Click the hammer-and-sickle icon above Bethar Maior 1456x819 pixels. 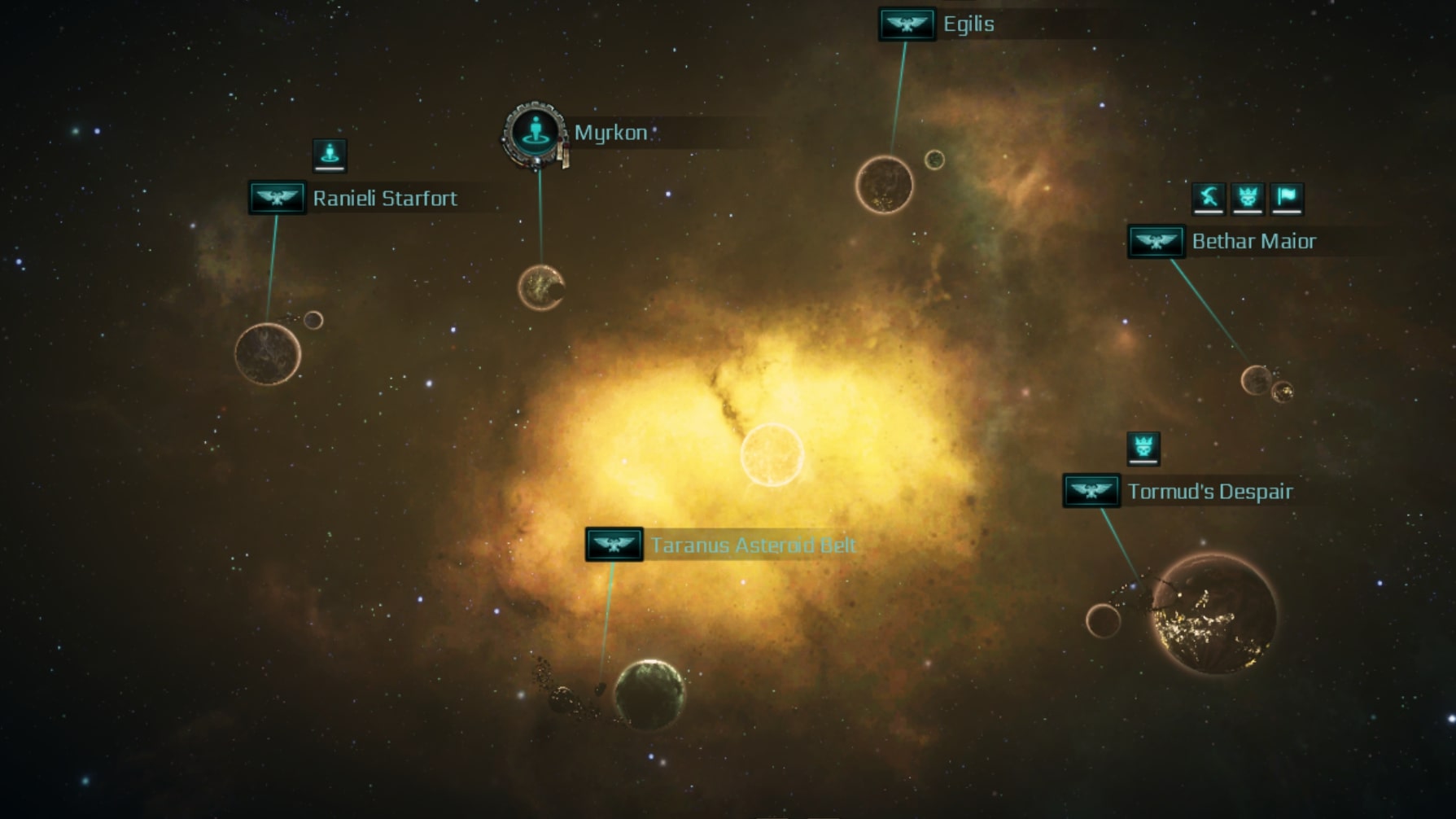coord(1209,197)
